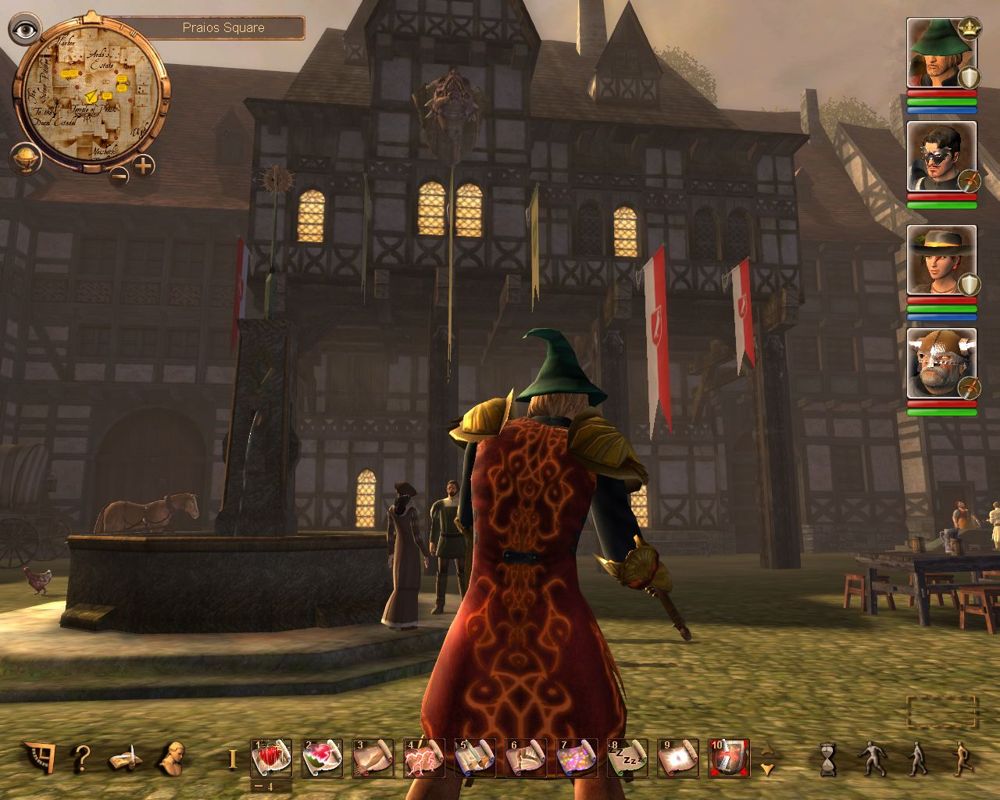Activate quickslot 8 sleep spell scroll

click(626, 758)
